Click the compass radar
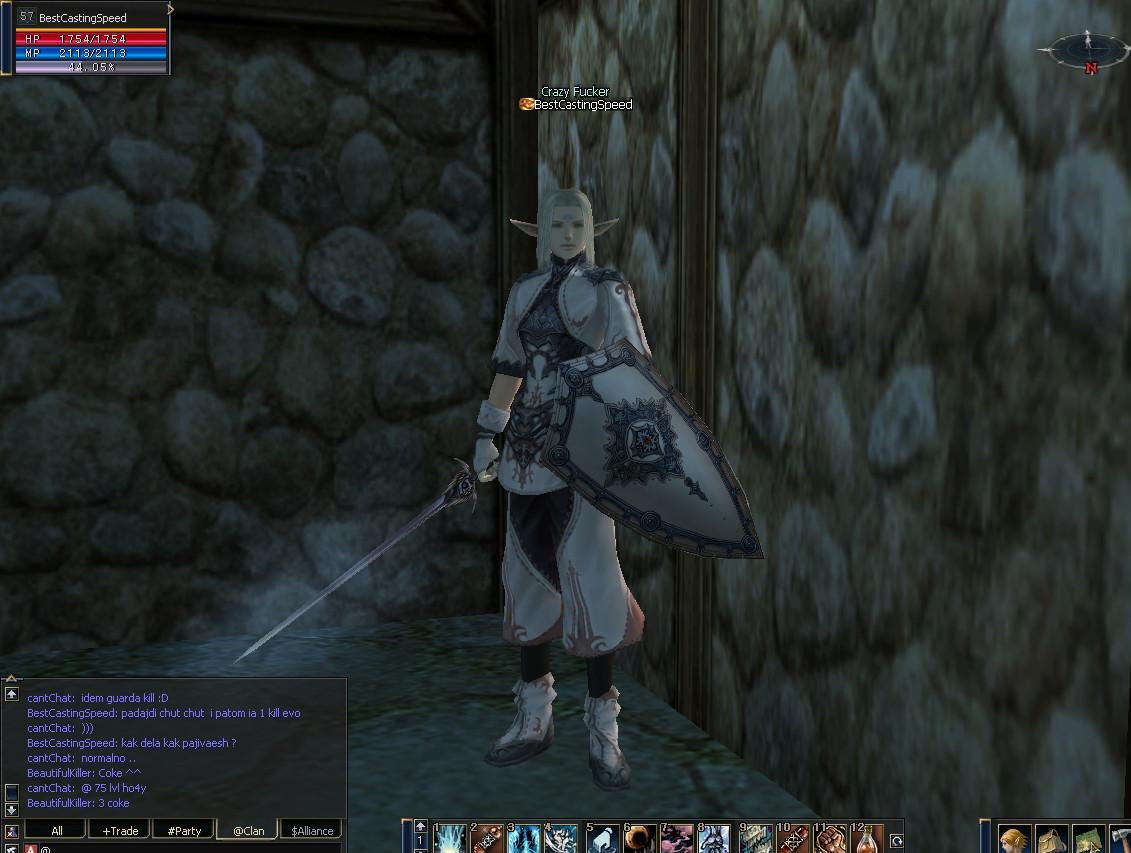Screen dimensions: 1131x853 (1088, 49)
